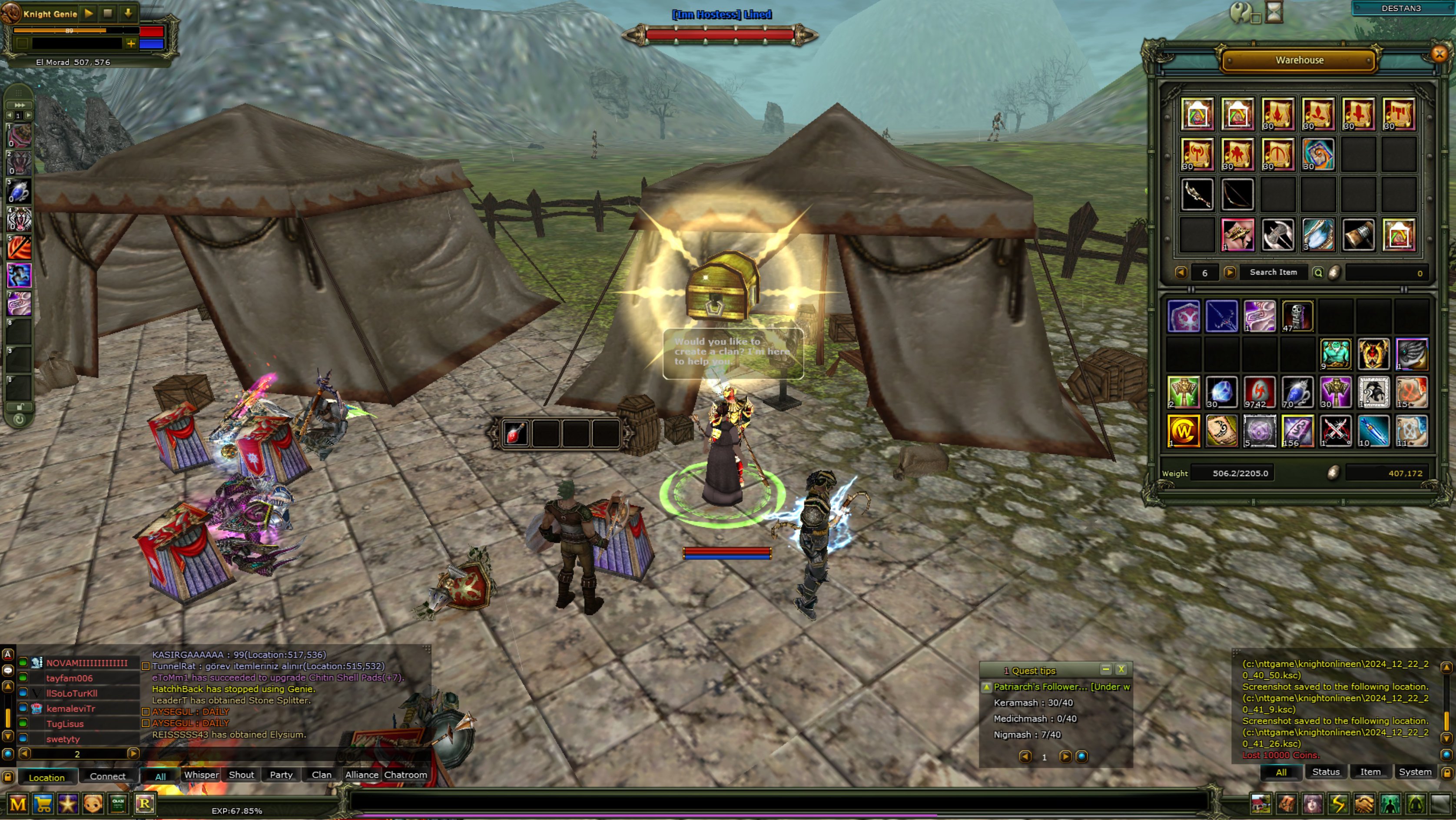Start the Genie with the play arrow
The height and width of the screenshot is (820, 1456).
[x=88, y=13]
